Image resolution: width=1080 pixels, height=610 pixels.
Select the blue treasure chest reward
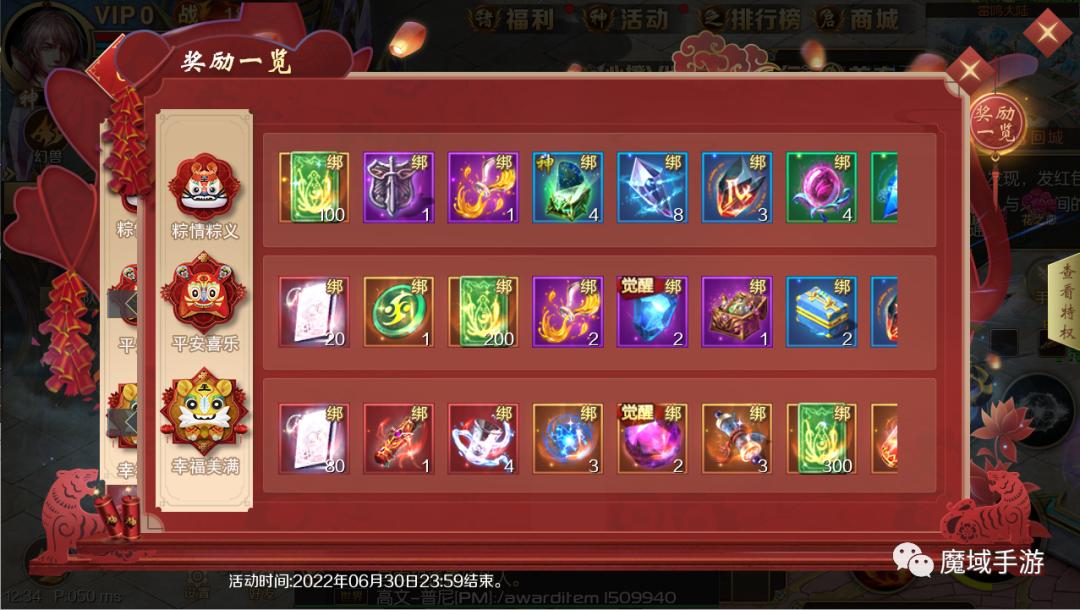[822, 312]
